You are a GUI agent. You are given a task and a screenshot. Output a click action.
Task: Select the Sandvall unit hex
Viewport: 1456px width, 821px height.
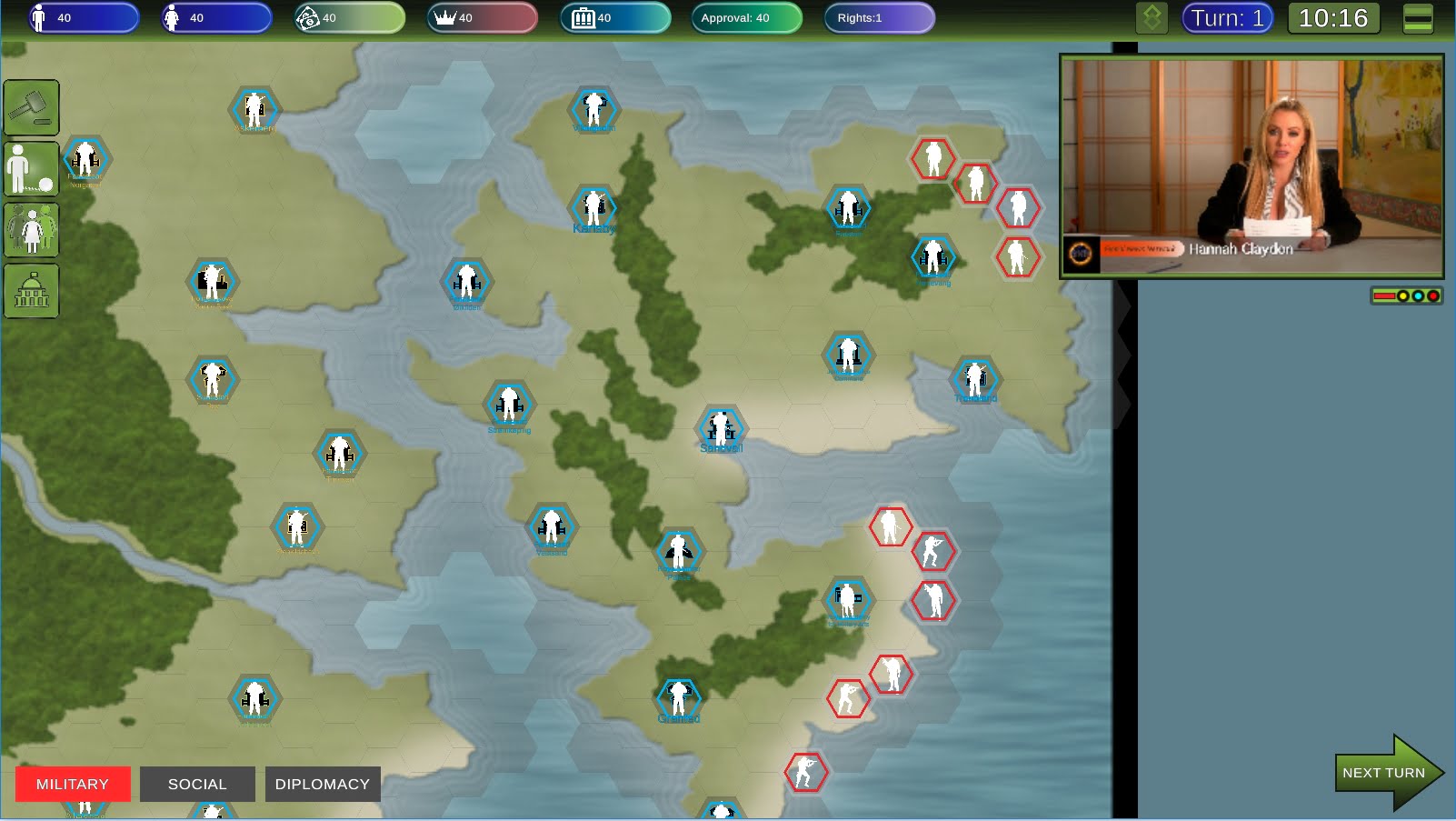tap(721, 427)
